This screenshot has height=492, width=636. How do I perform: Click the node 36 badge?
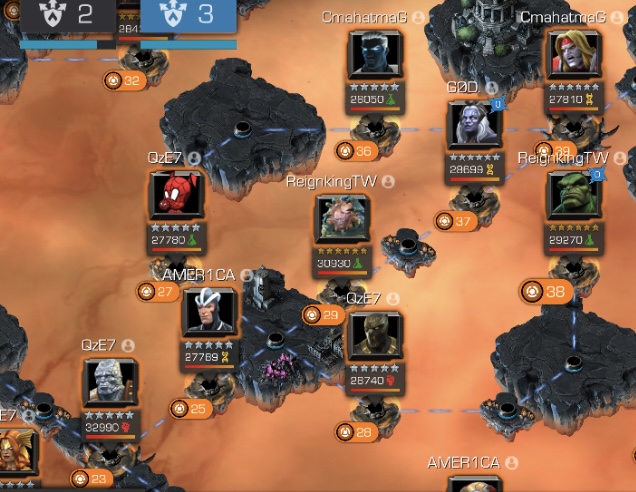[x=354, y=151]
